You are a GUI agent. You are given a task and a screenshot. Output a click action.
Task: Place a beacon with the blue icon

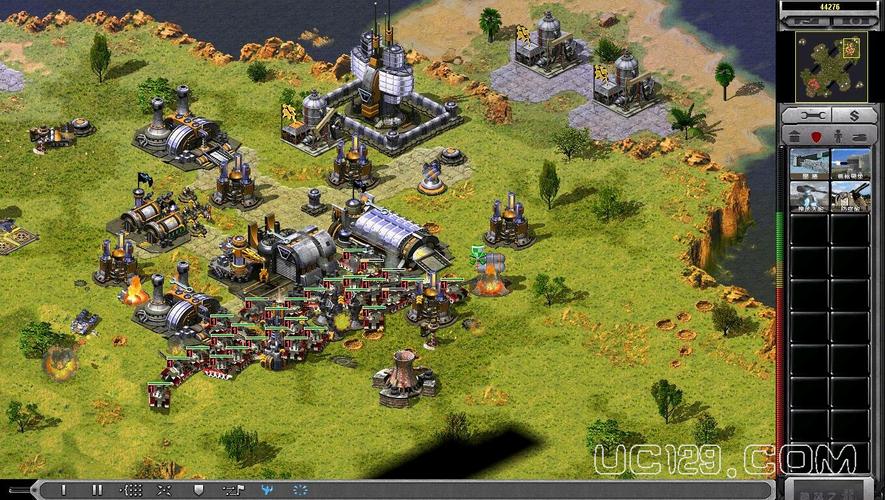click(267, 490)
